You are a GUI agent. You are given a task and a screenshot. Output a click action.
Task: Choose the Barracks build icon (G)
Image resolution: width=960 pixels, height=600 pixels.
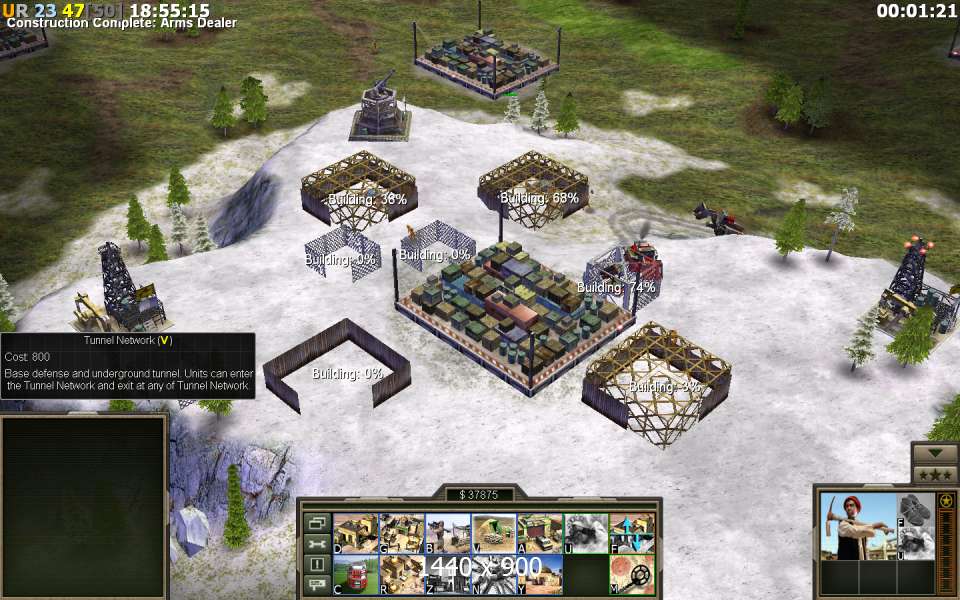(x=402, y=534)
